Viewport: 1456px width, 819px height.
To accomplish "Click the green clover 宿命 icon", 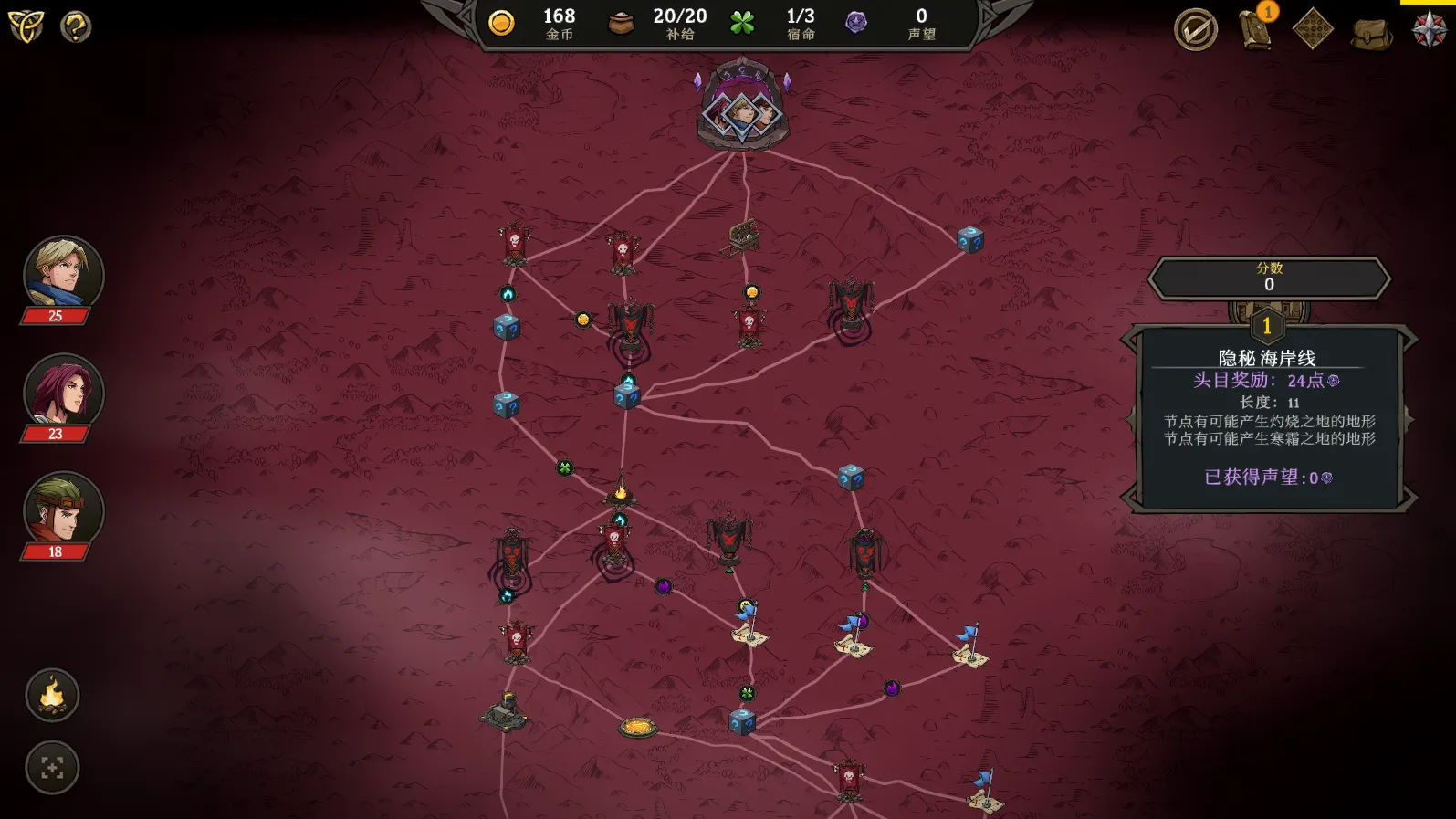I will pyautogui.click(x=742, y=23).
